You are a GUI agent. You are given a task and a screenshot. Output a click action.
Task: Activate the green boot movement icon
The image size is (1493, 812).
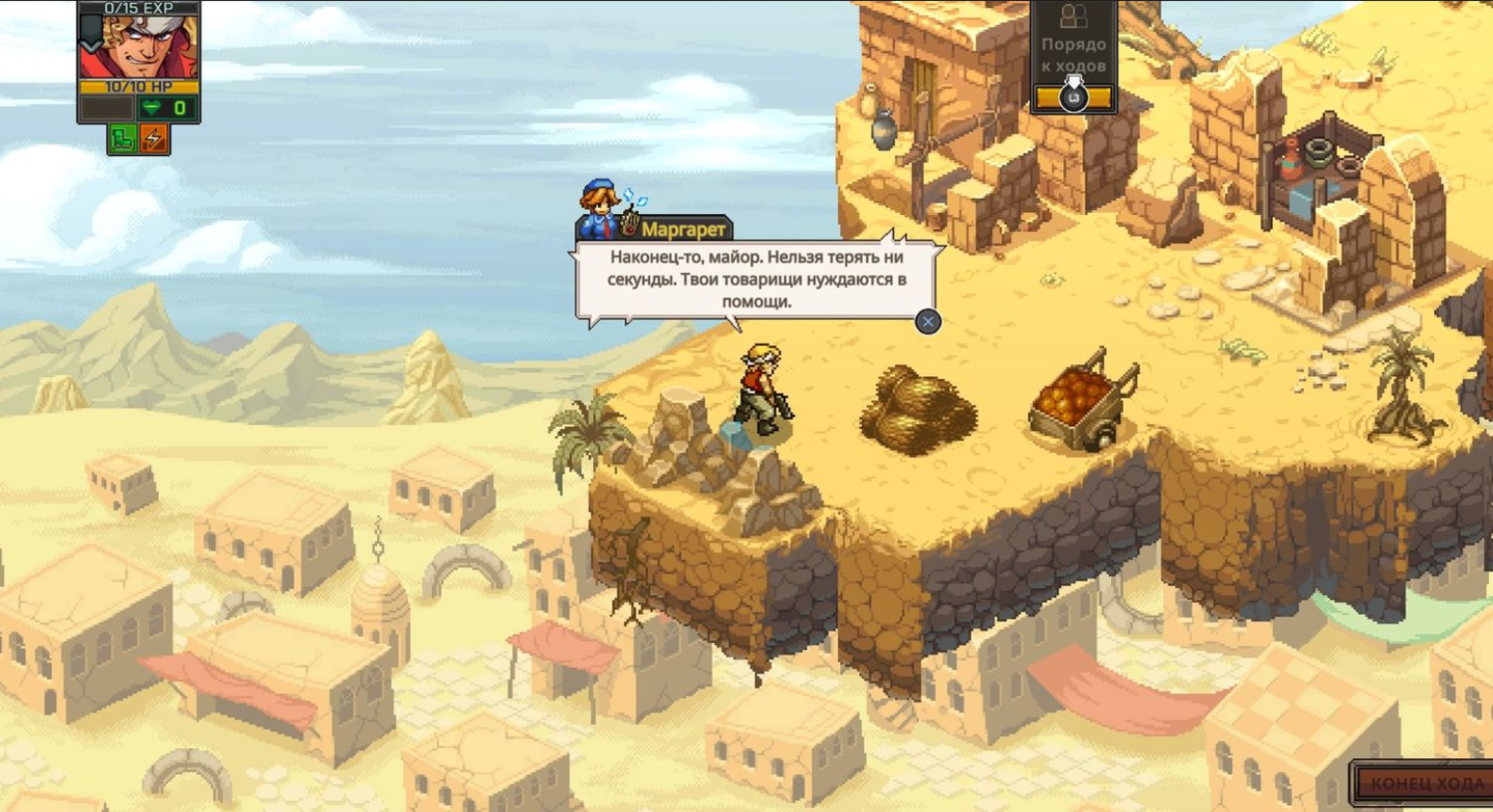coord(122,139)
